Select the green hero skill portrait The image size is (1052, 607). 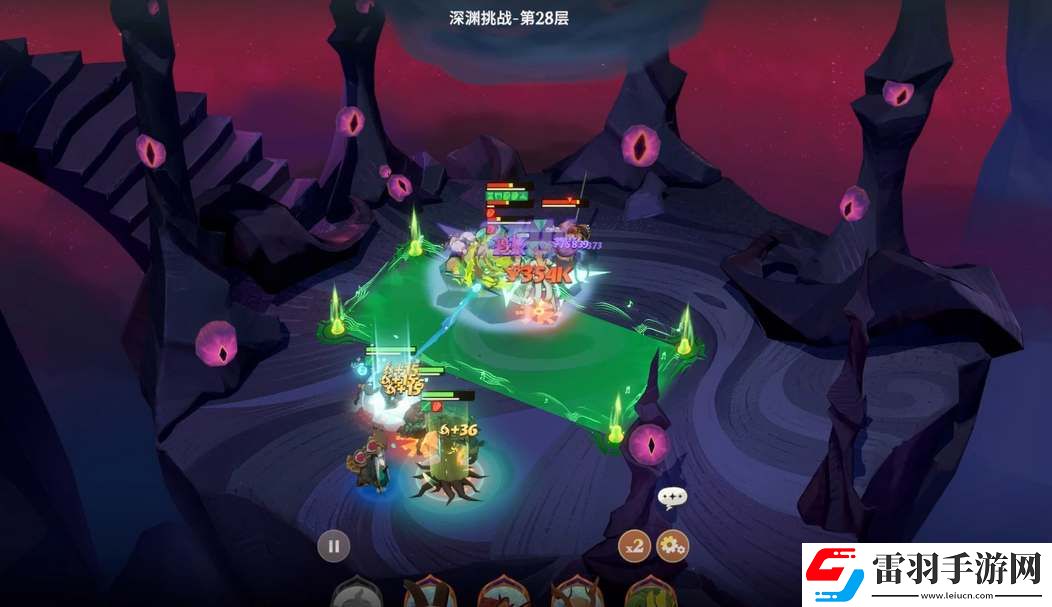[x=651, y=594]
